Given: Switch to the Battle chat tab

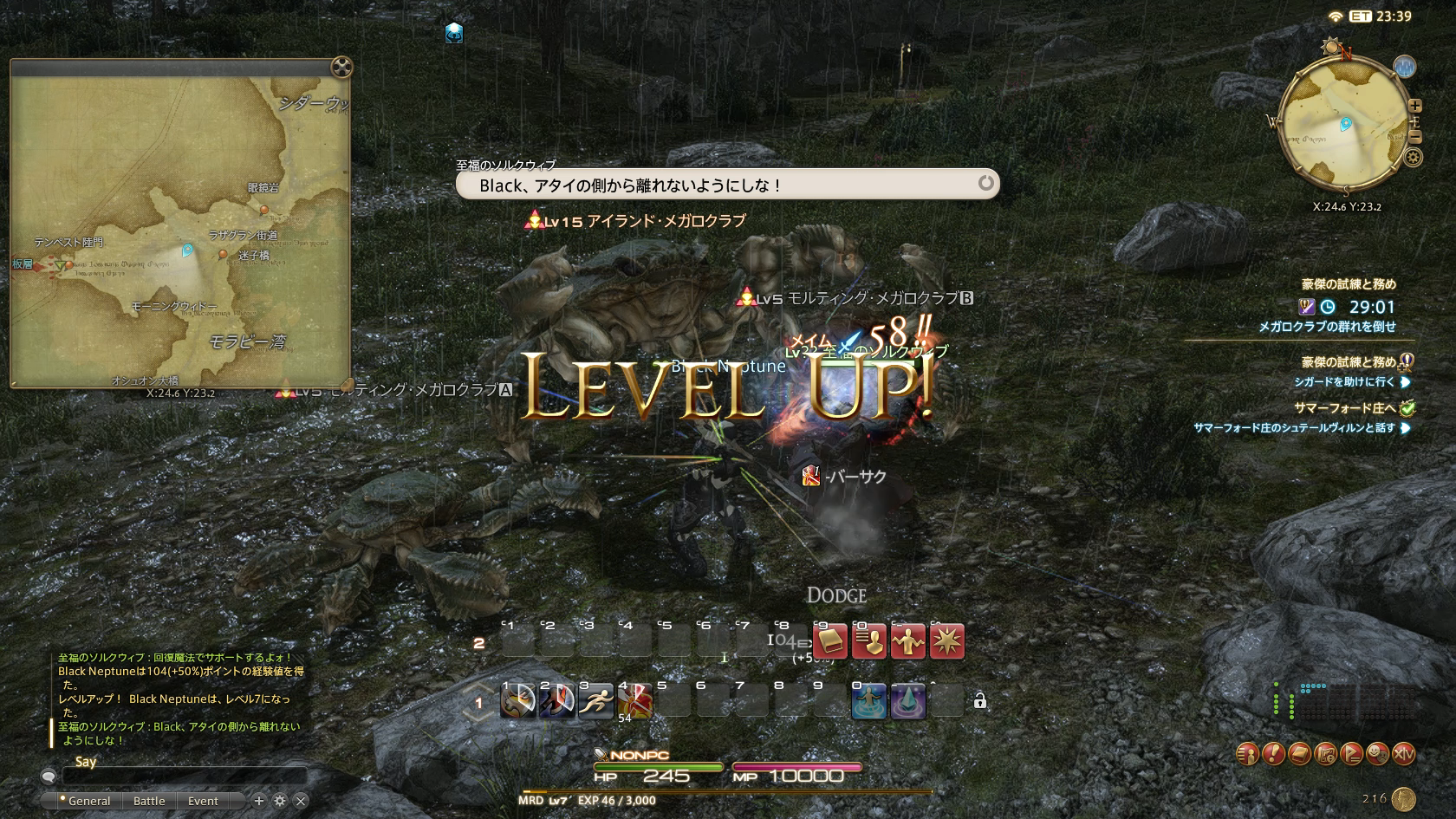Looking at the screenshot, I should [149, 801].
